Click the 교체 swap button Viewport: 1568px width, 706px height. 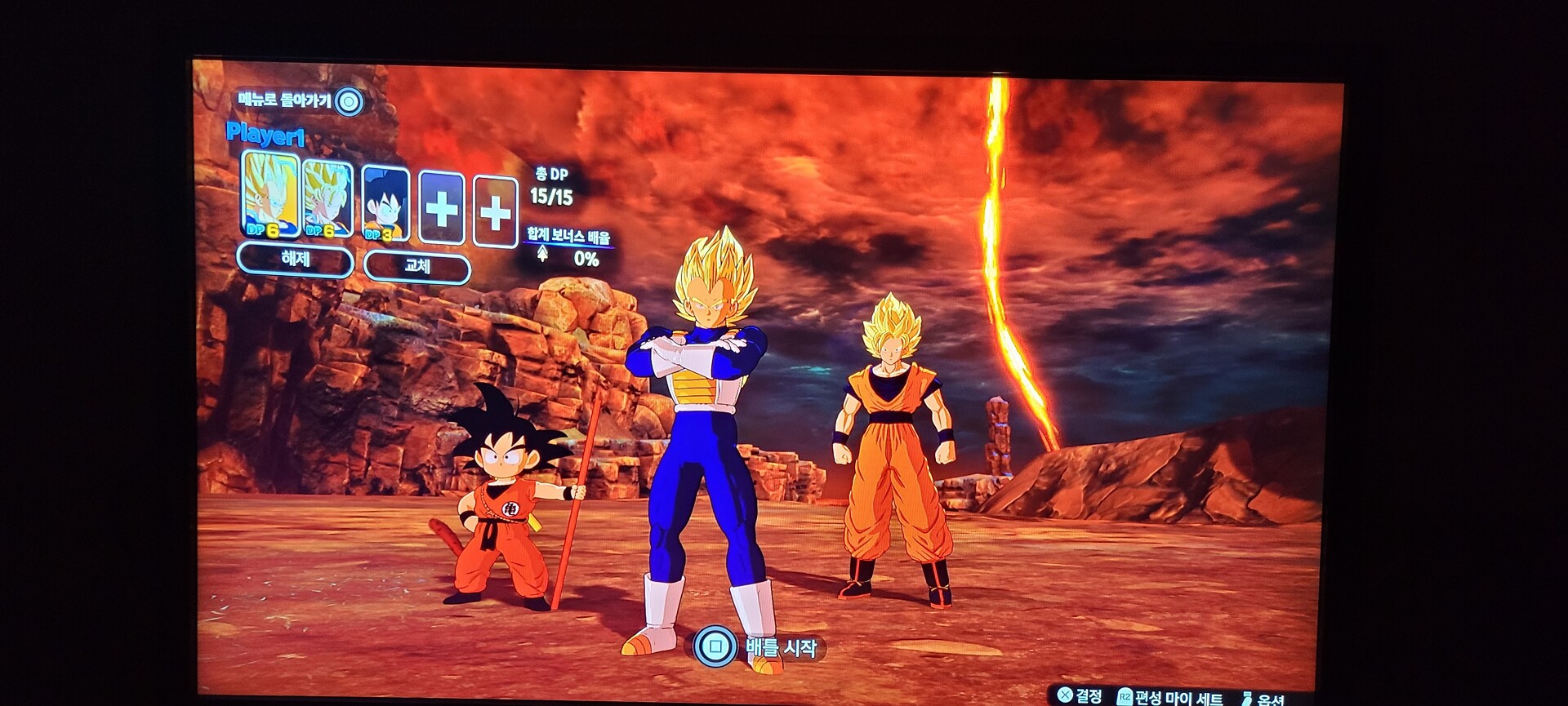[x=416, y=267]
